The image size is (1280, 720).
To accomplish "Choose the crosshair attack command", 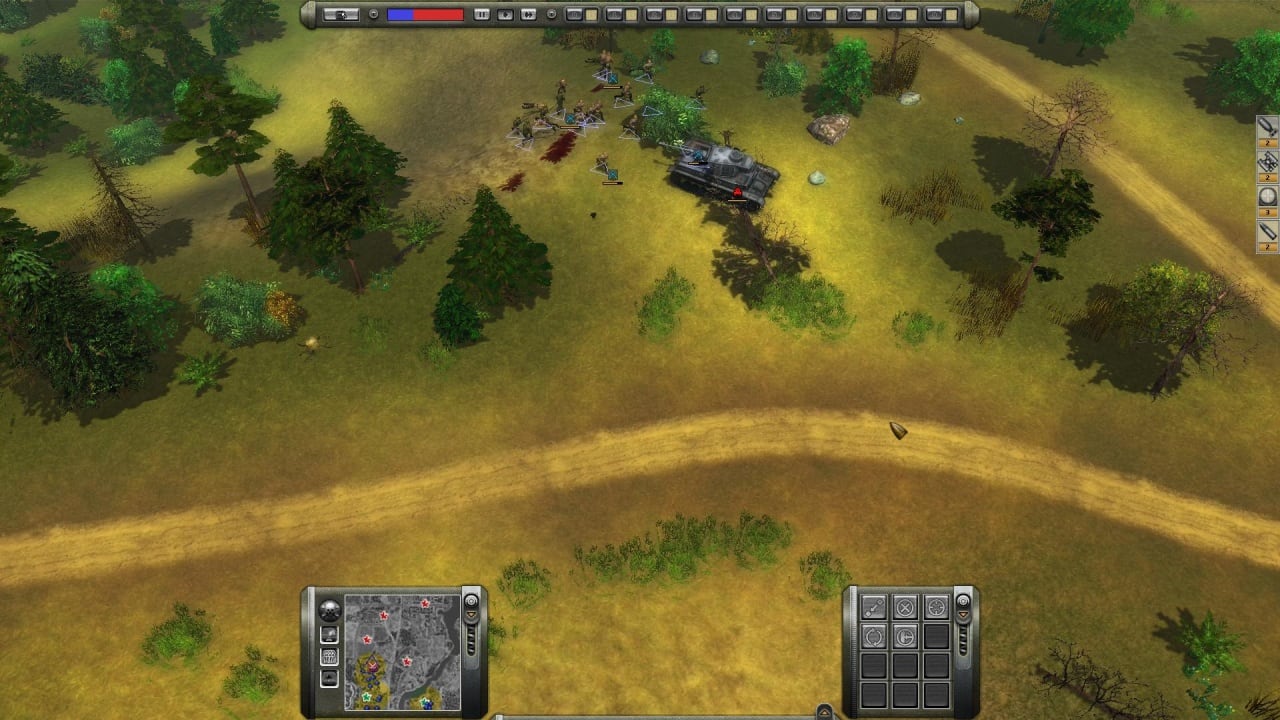I will pos(936,607).
